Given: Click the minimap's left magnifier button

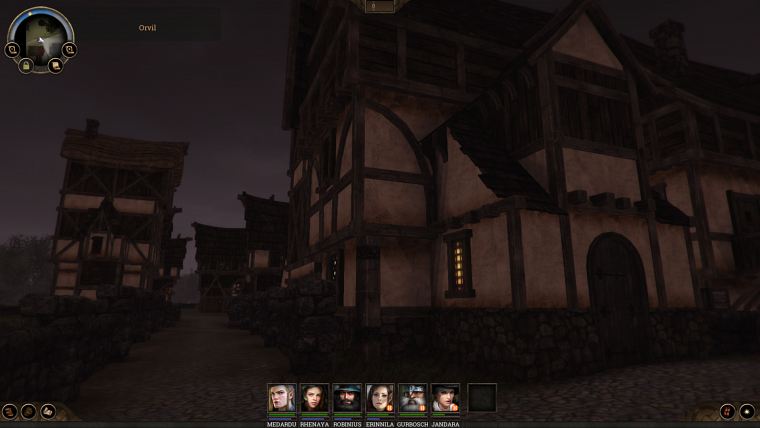Looking at the screenshot, I should click(12, 49).
